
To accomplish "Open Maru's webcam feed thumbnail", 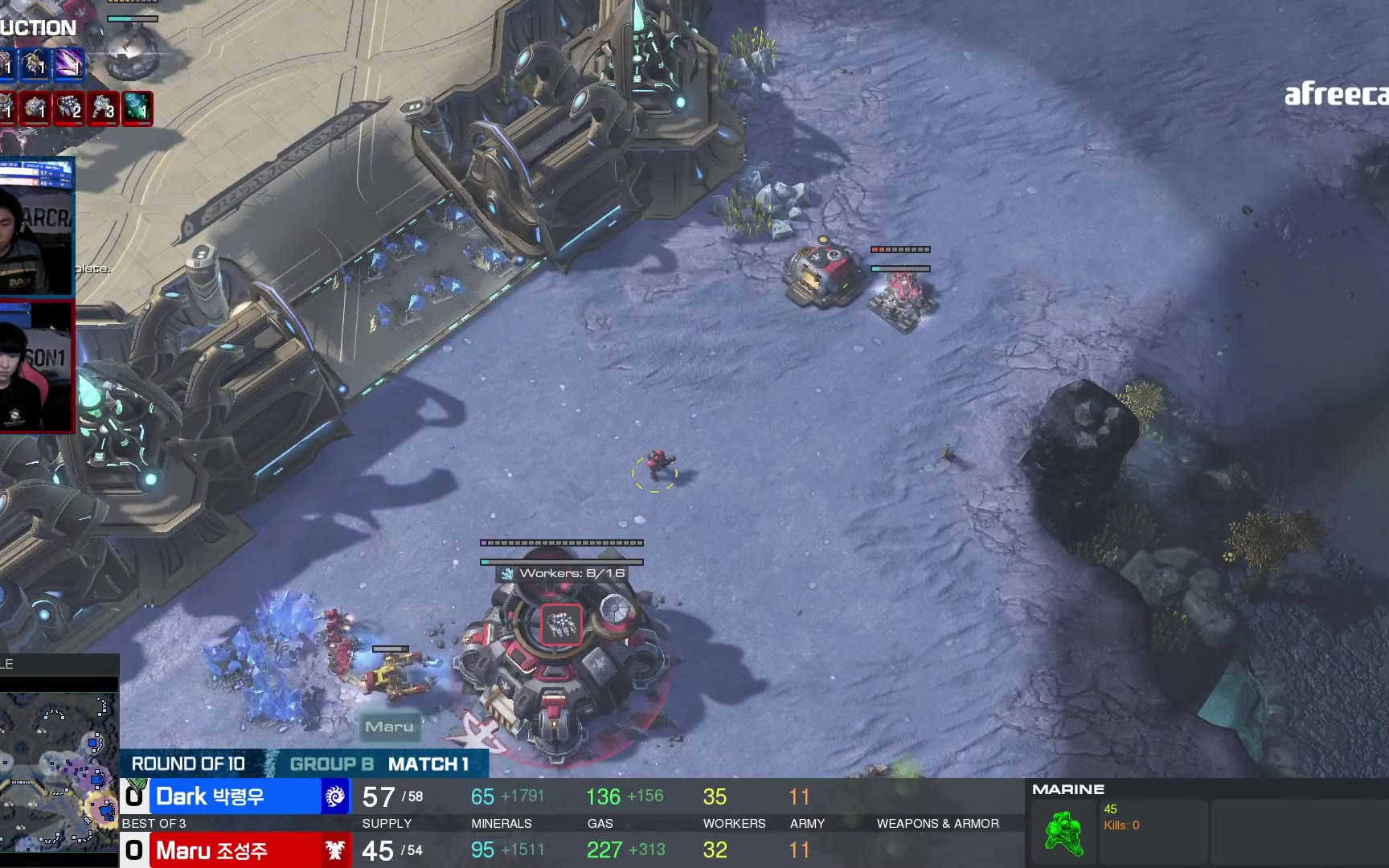I will coord(37,367).
